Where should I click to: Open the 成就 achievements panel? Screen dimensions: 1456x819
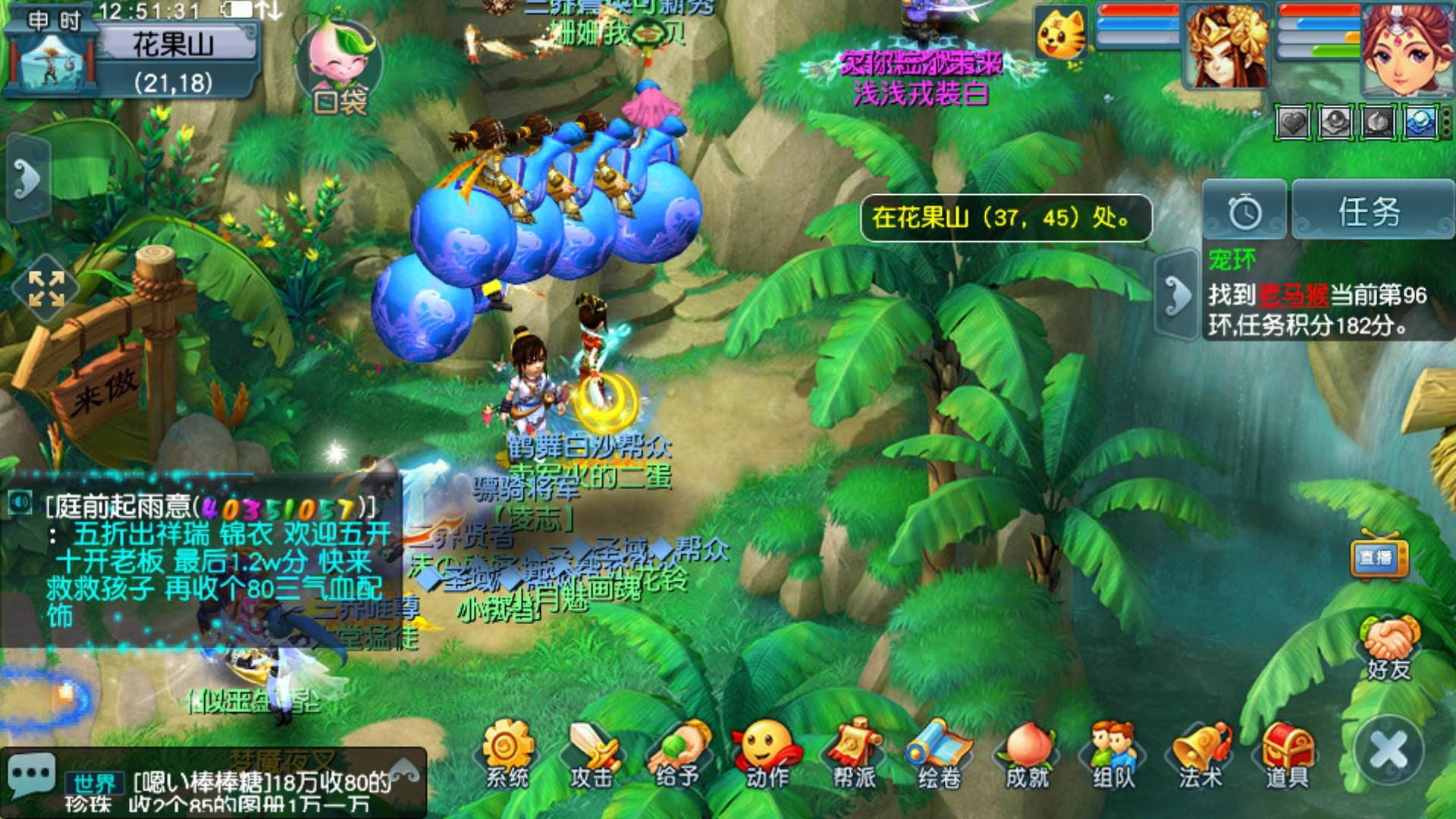(1027, 755)
